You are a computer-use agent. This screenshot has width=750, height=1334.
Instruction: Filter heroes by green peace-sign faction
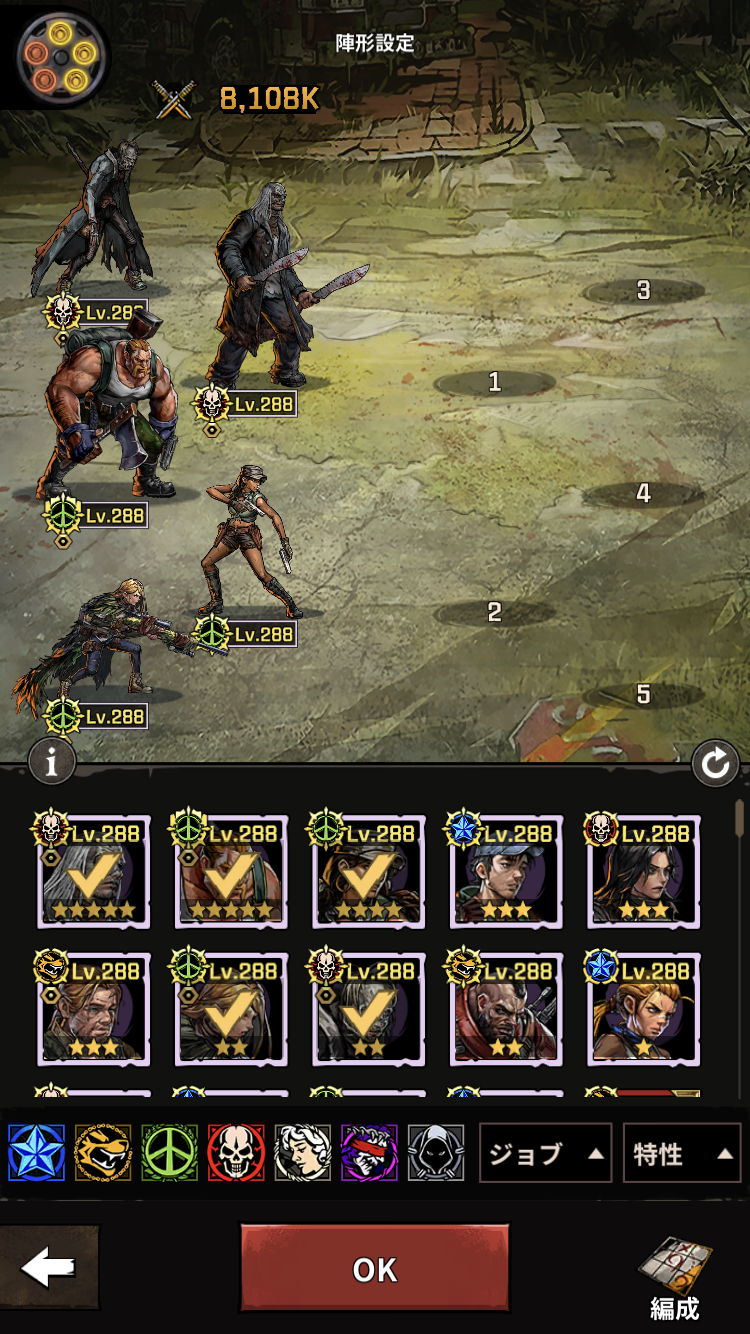pos(169,1153)
